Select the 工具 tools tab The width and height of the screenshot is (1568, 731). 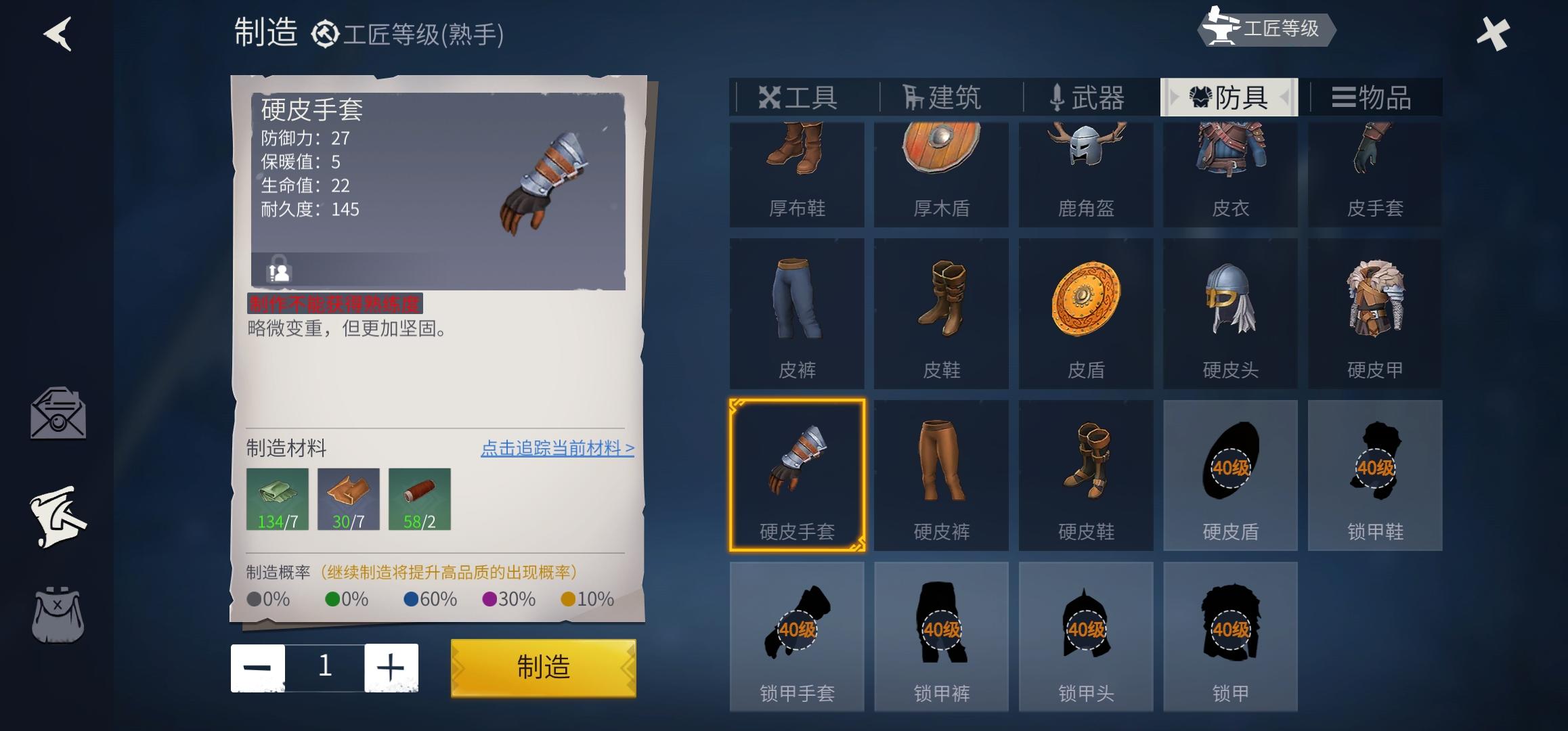[799, 97]
